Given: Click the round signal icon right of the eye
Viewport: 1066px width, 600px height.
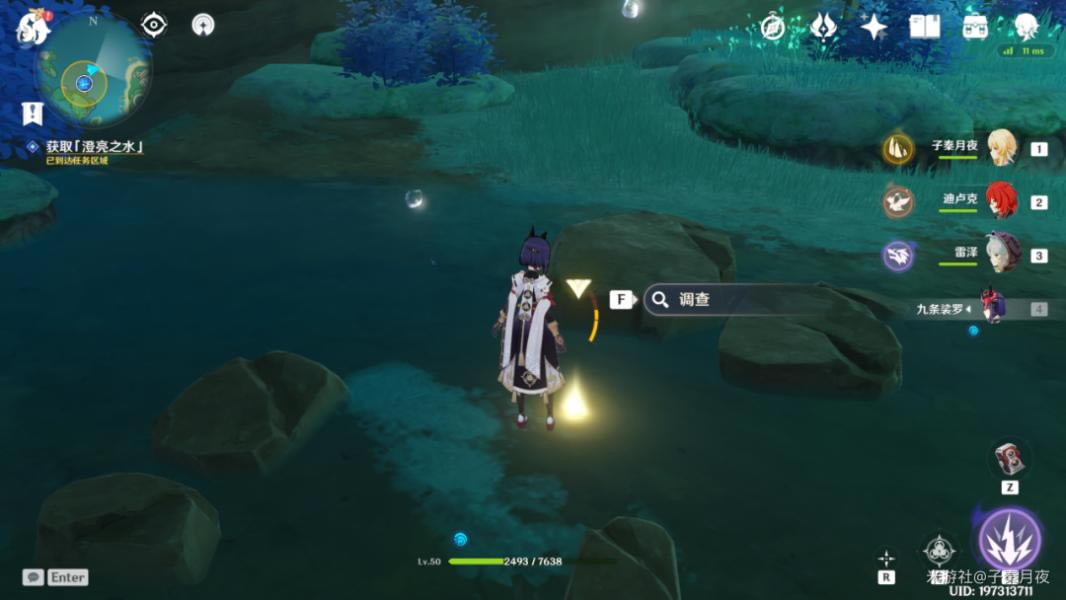Looking at the screenshot, I should 203,25.
